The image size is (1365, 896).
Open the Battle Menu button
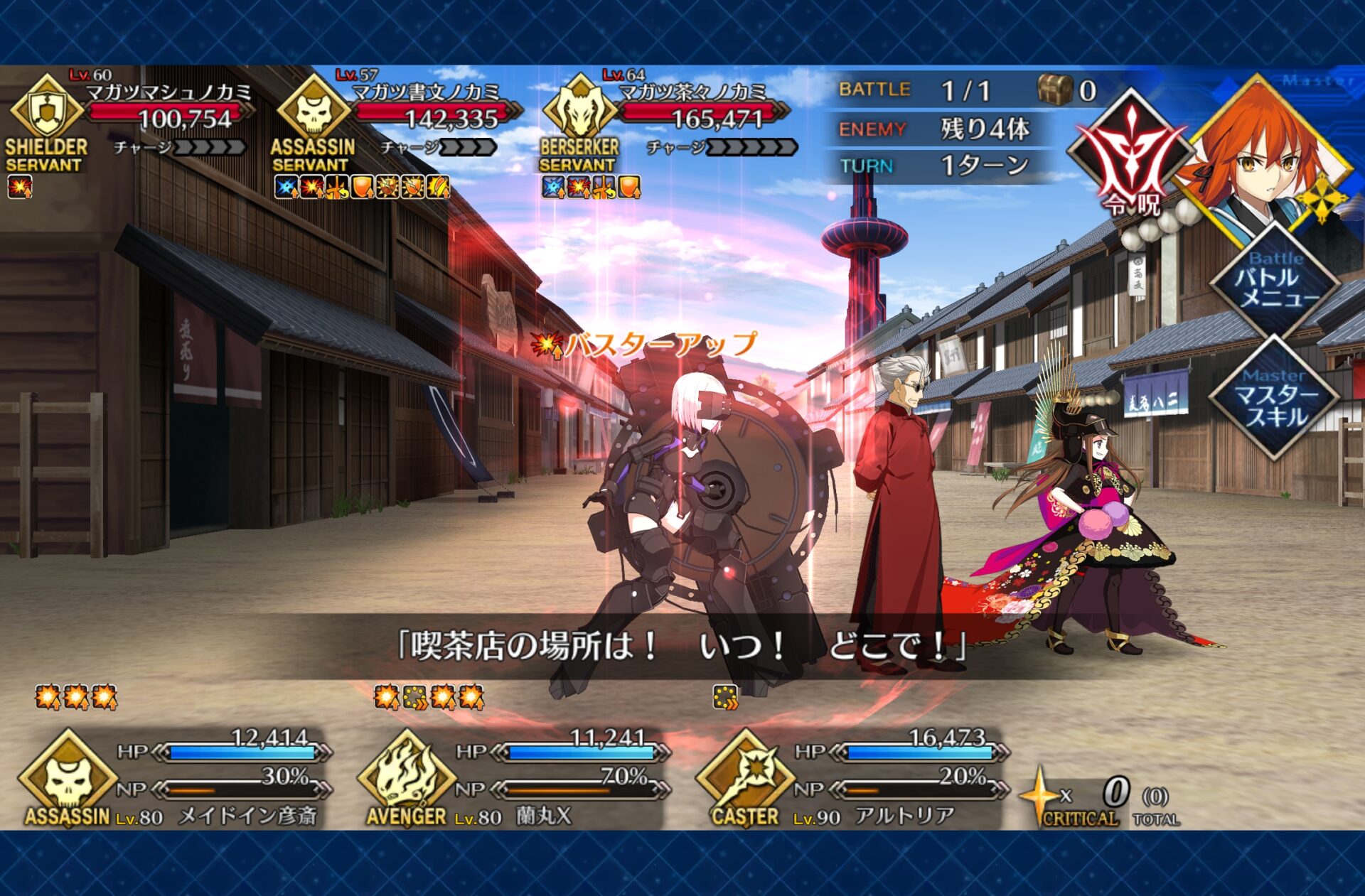(1275, 284)
